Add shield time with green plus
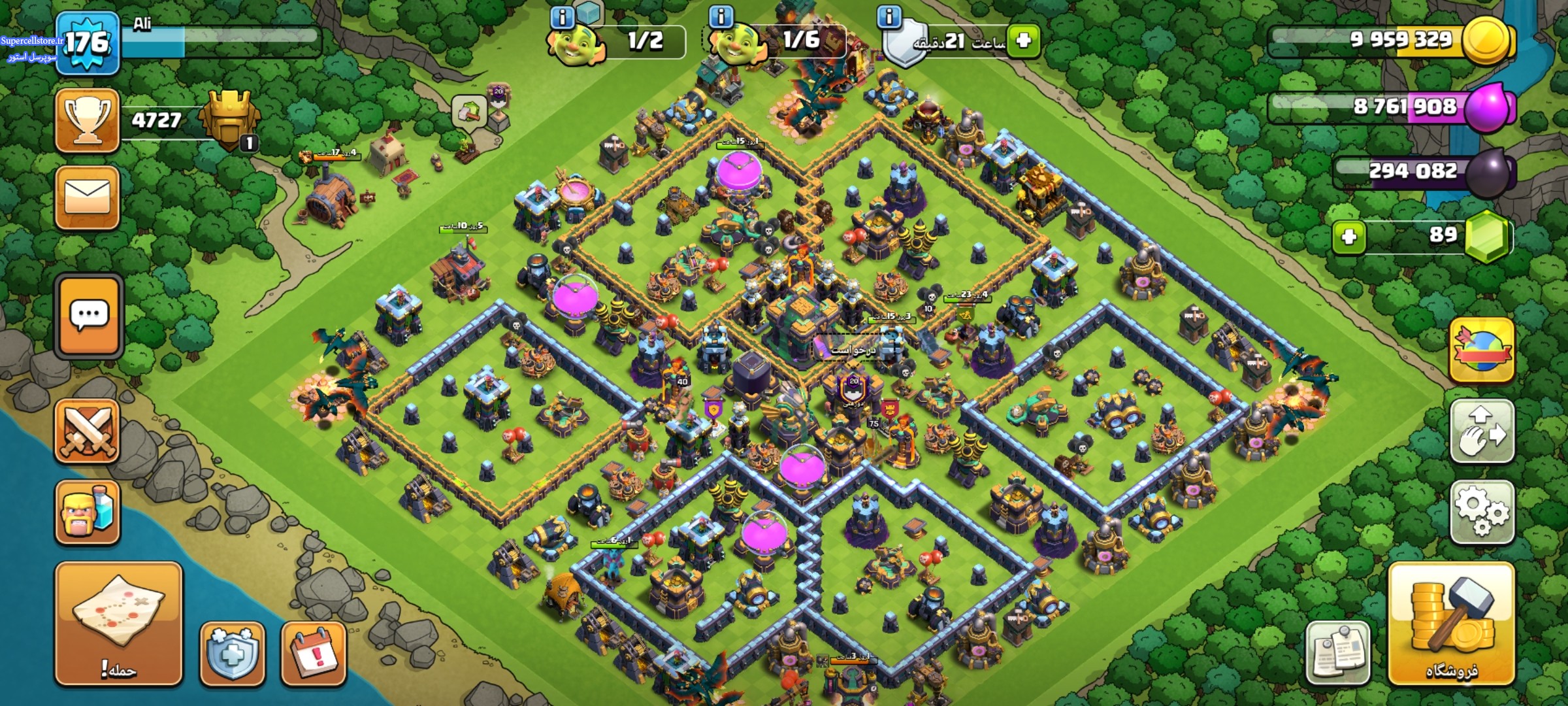 coord(1023,41)
